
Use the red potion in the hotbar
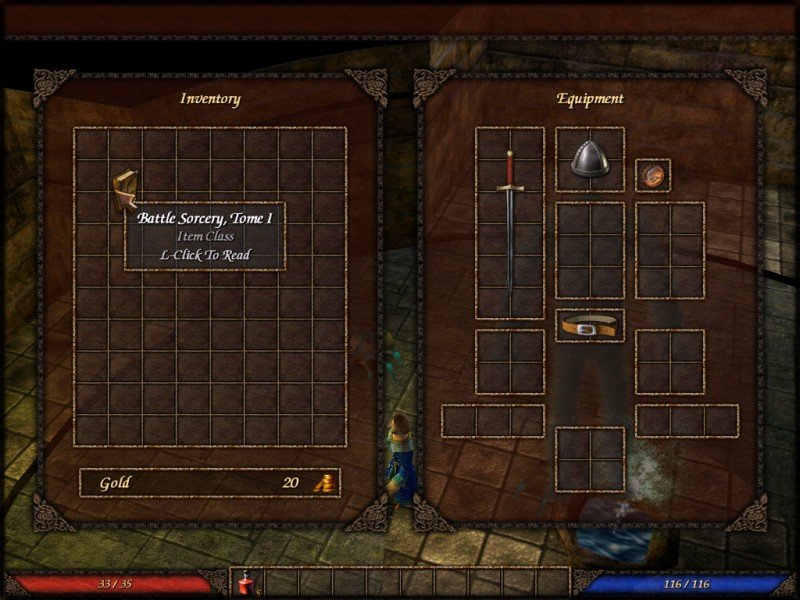pos(246,583)
